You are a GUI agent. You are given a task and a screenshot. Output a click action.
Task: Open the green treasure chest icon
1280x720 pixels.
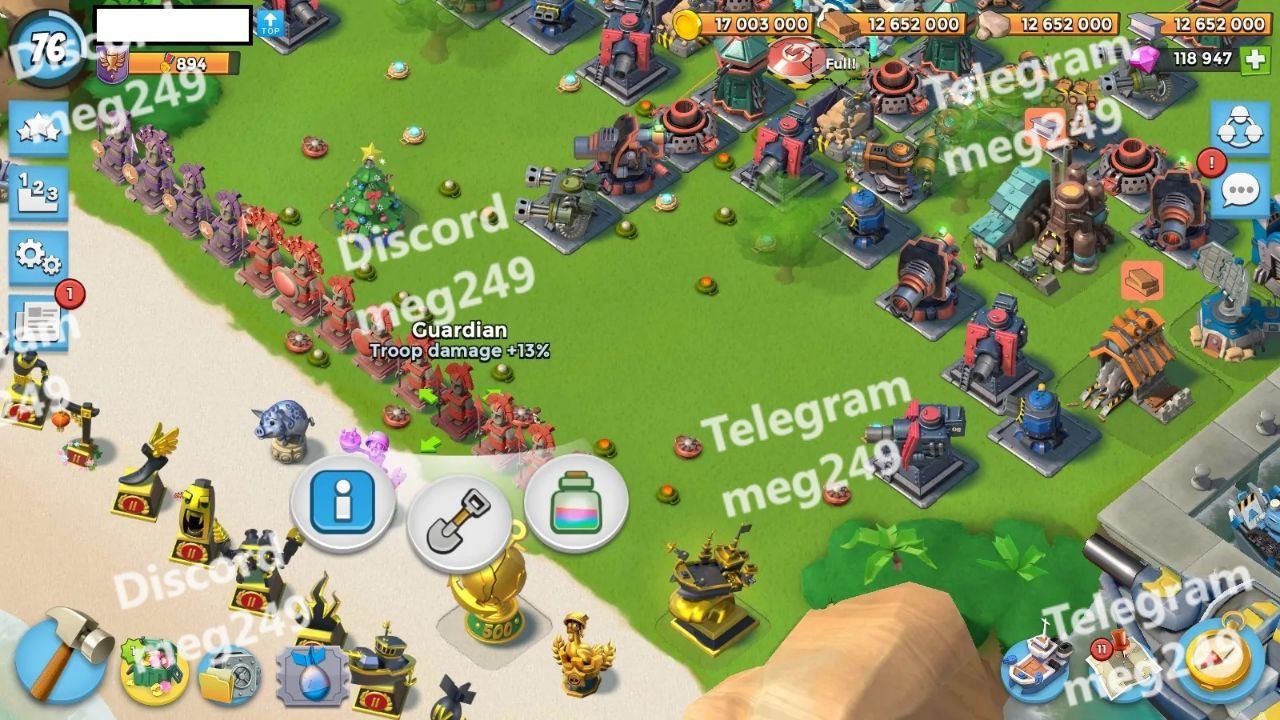pyautogui.click(x=154, y=670)
